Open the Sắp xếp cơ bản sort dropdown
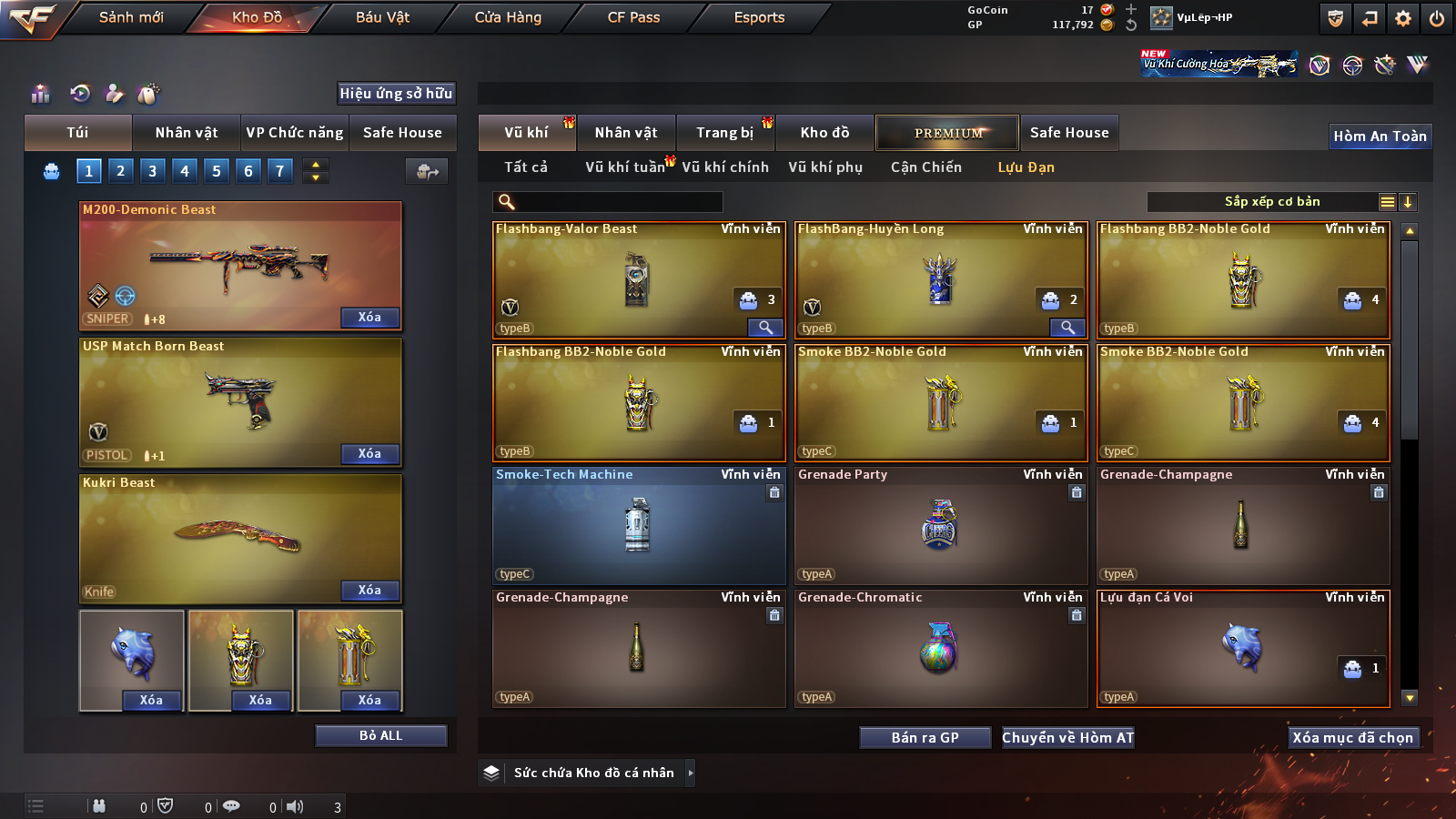 1271,202
